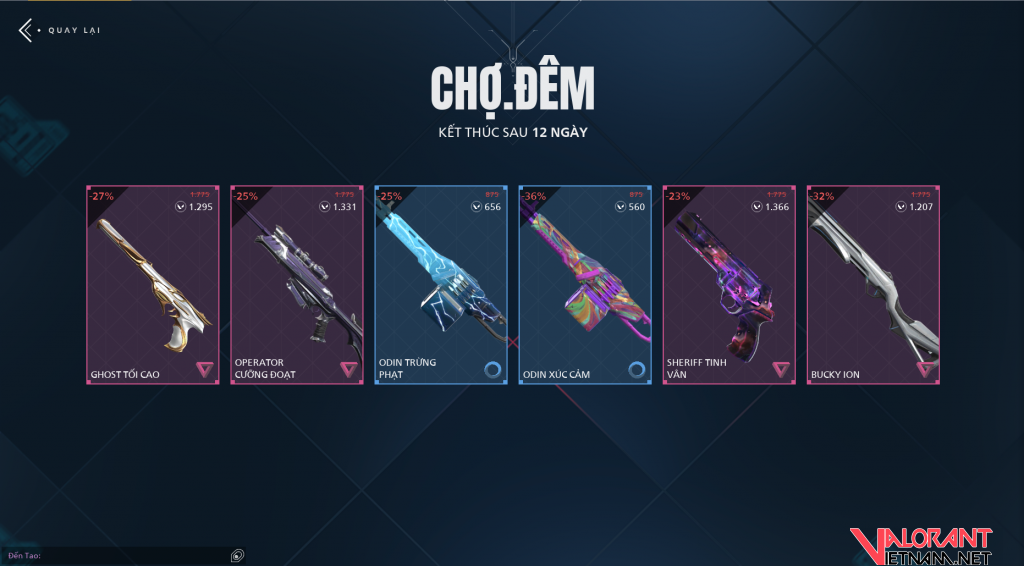Open the Odin Trừng Phạt skin card
The image size is (1024, 566).
[x=441, y=285]
